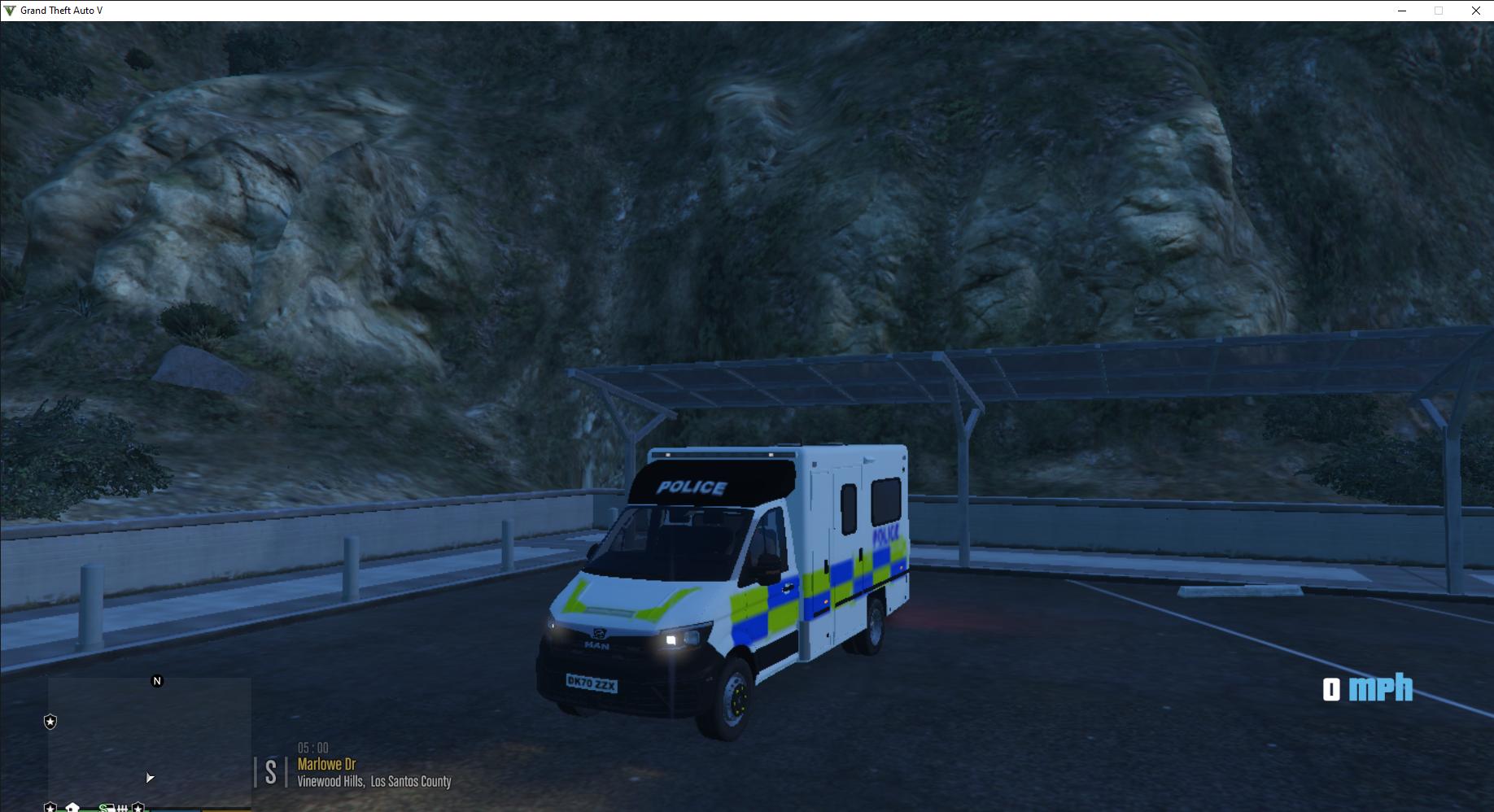1494x812 pixels.
Task: Click the Vinewood Hills, Los Santos County zone text
Action: pyautogui.click(x=374, y=781)
